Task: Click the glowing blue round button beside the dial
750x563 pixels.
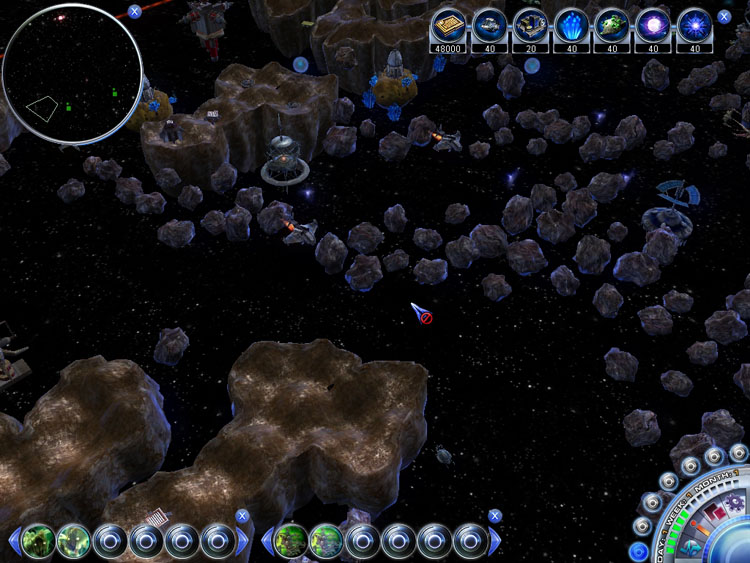Action: click(639, 552)
